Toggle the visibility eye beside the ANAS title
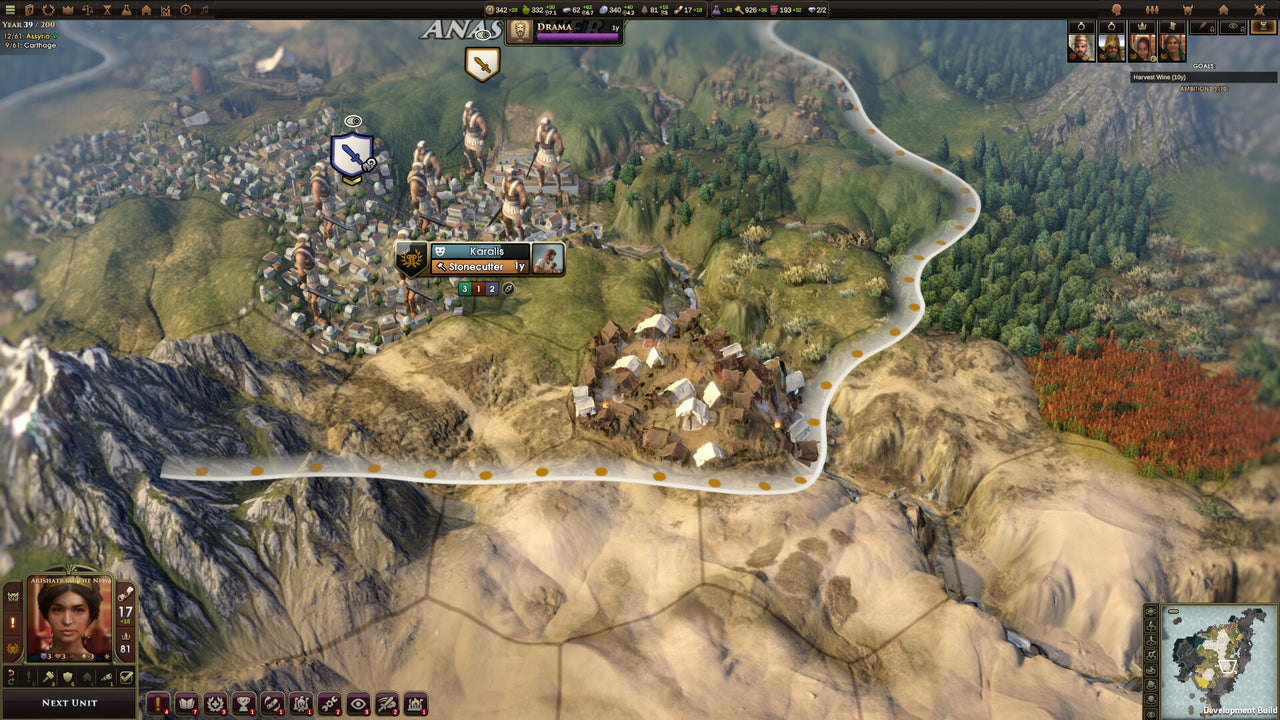 pyautogui.click(x=484, y=35)
